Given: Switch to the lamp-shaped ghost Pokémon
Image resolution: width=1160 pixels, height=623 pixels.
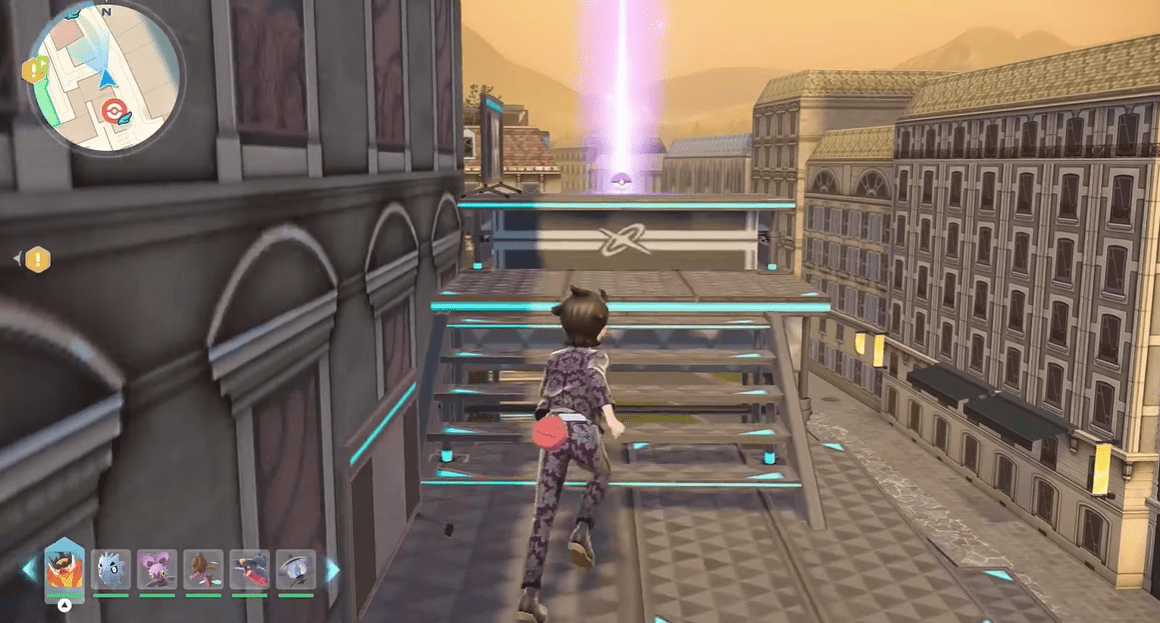Looking at the screenshot, I should coord(295,568).
